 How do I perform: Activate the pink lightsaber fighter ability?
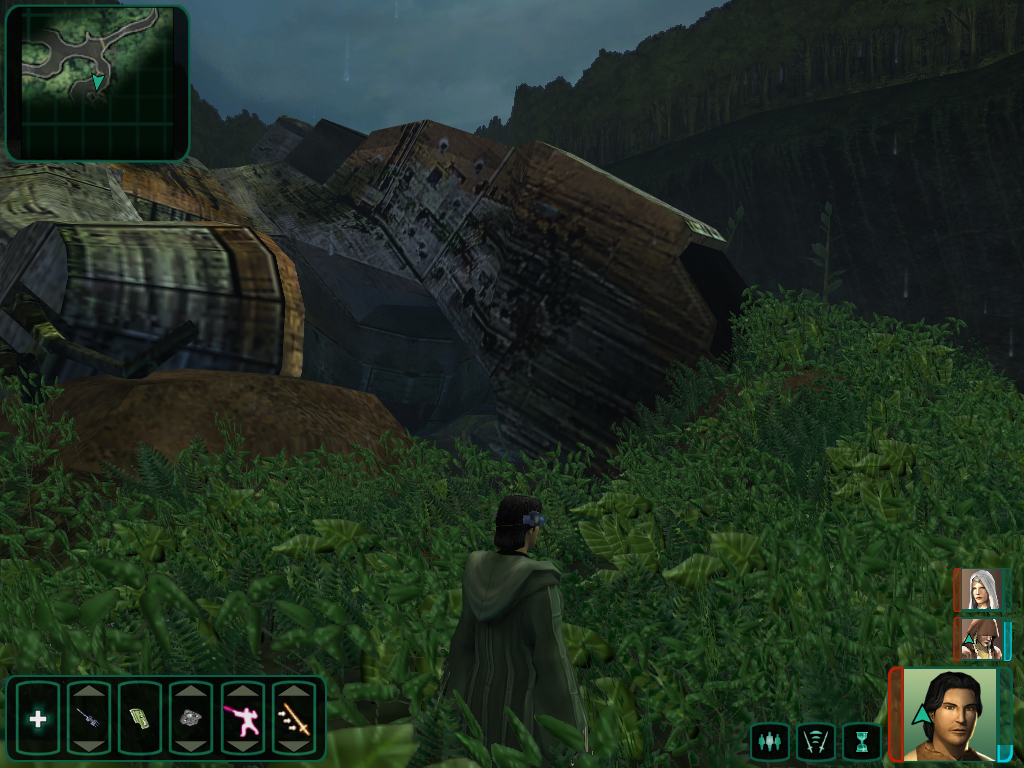click(x=242, y=718)
